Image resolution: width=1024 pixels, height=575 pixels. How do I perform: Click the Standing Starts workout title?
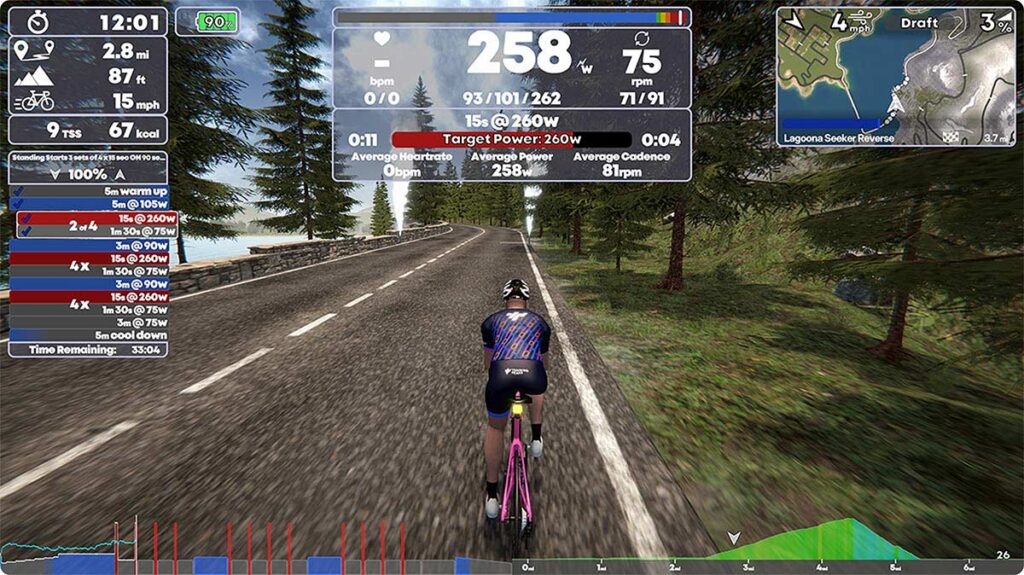[x=88, y=158]
